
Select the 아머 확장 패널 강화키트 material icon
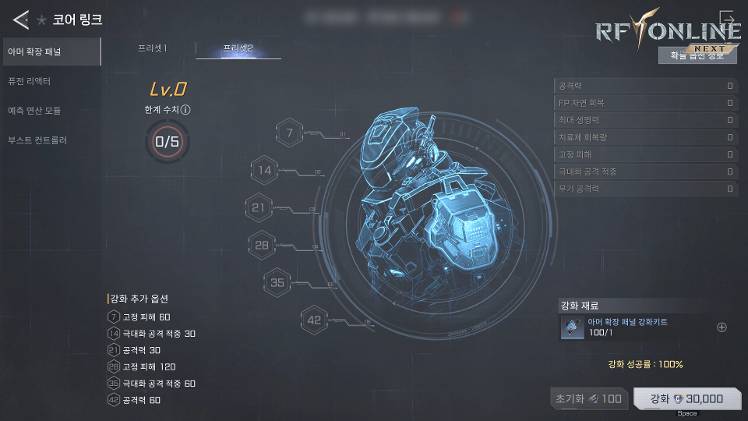click(571, 327)
